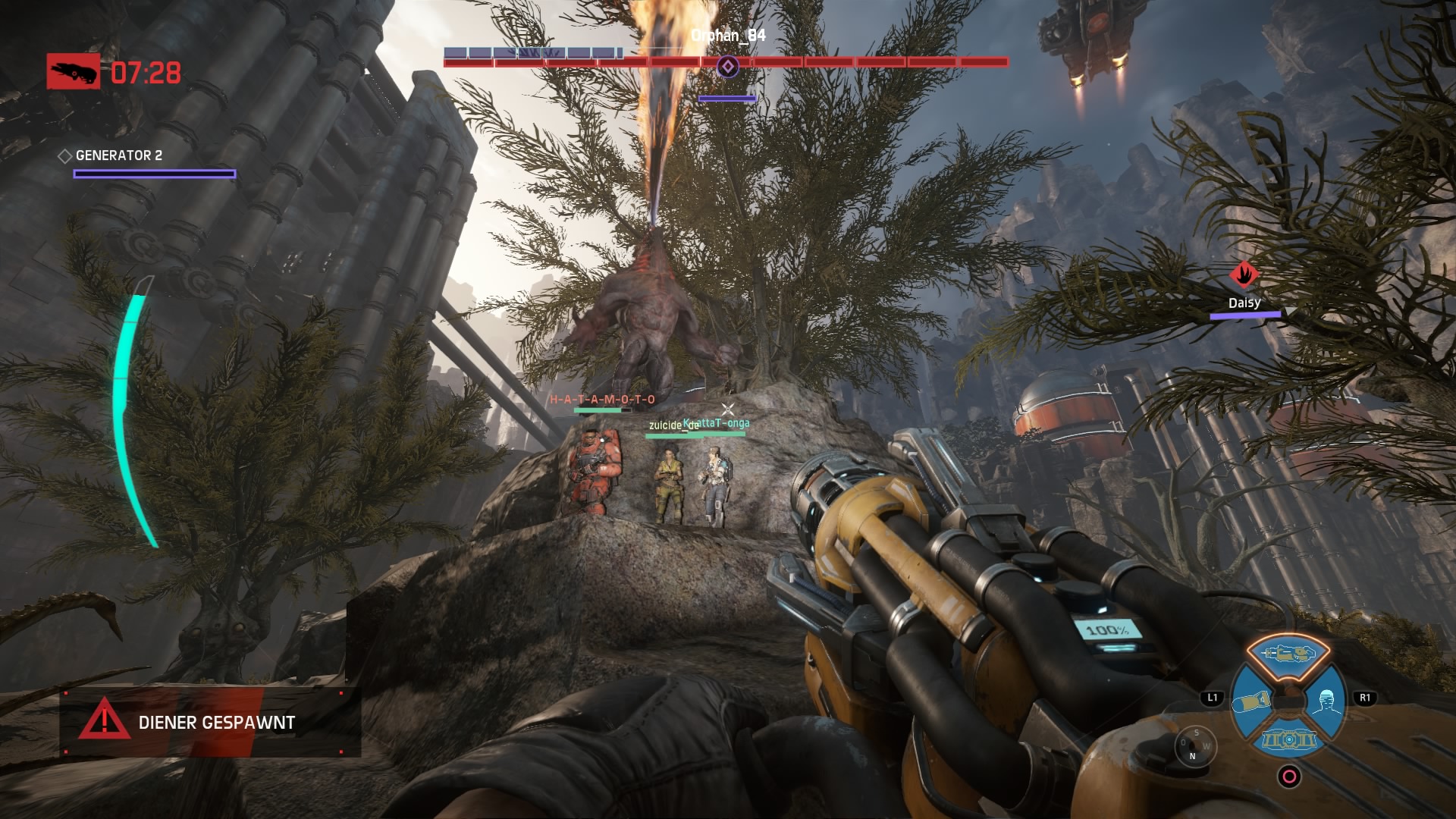The image size is (1456, 819).
Task: Select teammate H-A-T-A-M-O-T-O's name tag
Action: [x=602, y=400]
